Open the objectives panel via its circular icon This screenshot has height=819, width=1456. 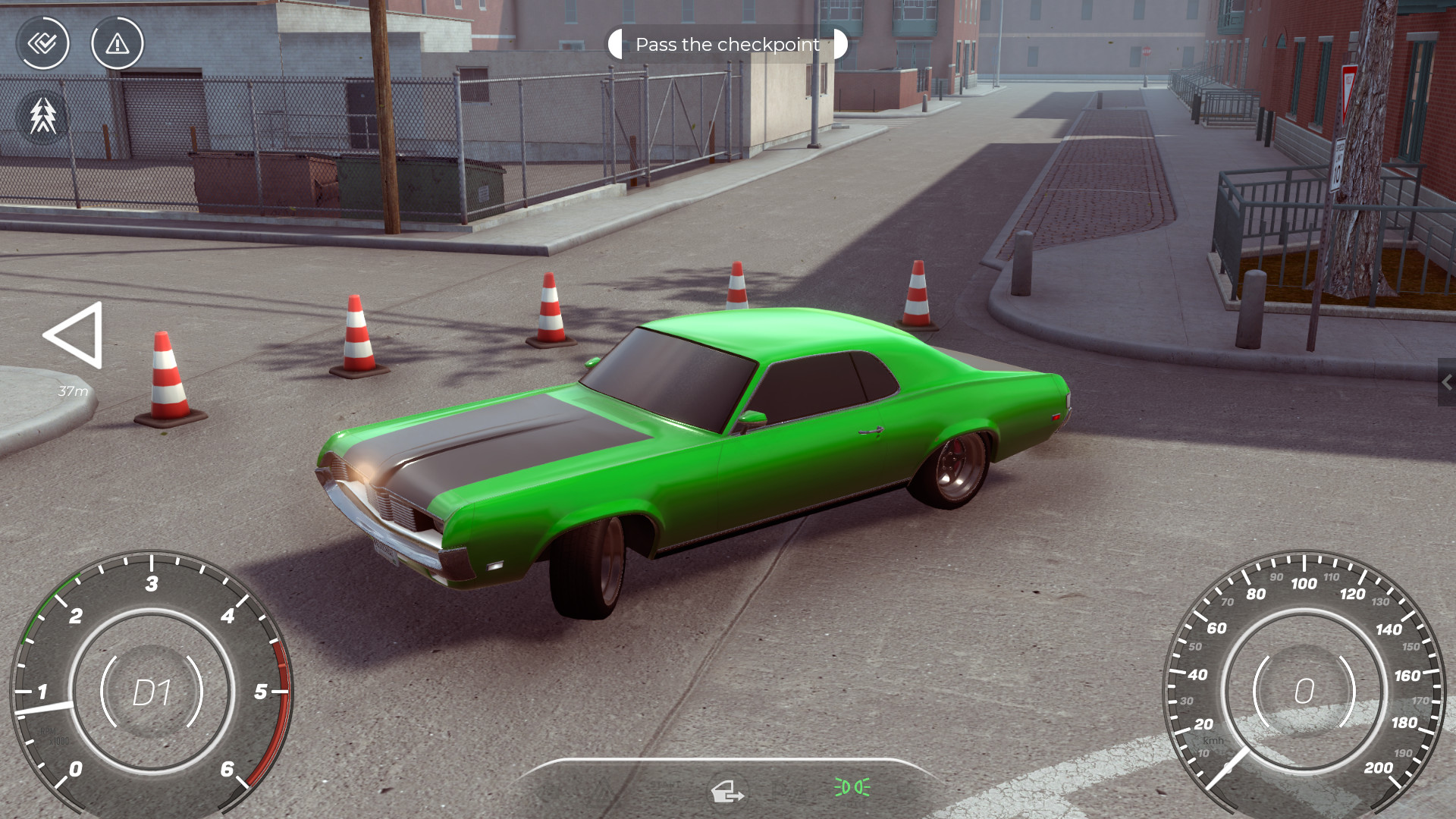click(x=43, y=43)
